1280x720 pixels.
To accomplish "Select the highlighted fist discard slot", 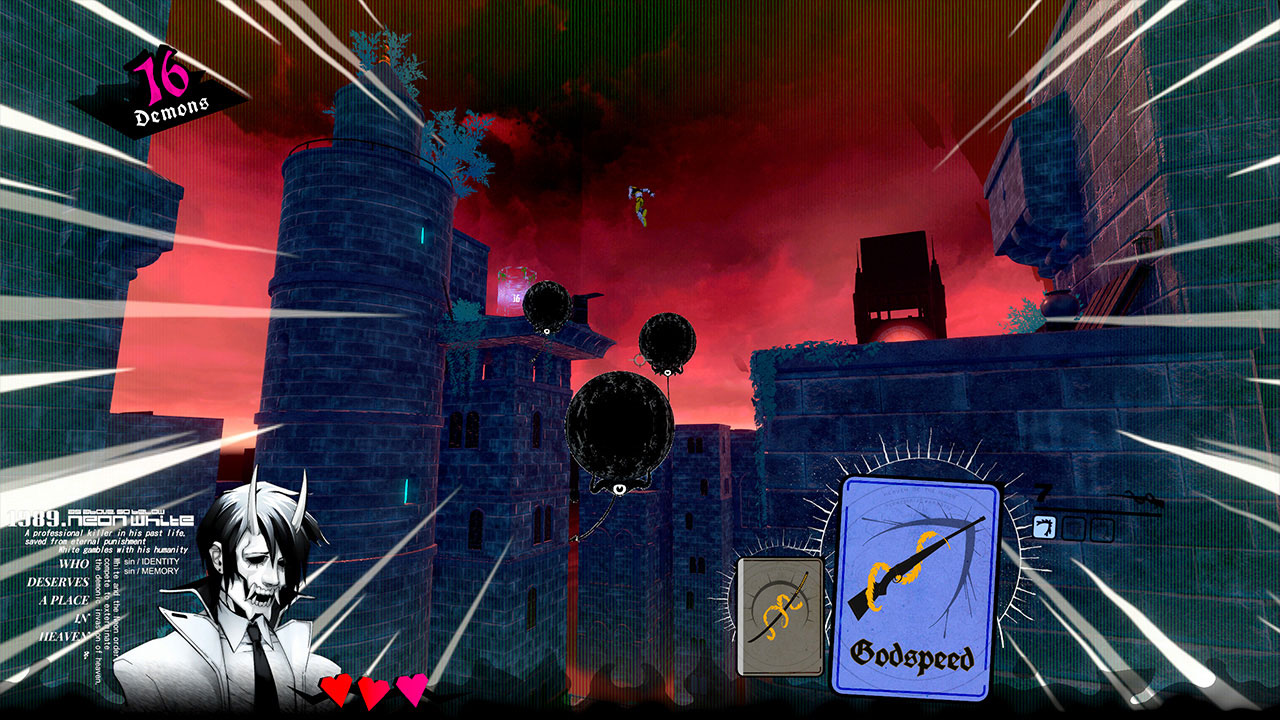I will 1044,528.
